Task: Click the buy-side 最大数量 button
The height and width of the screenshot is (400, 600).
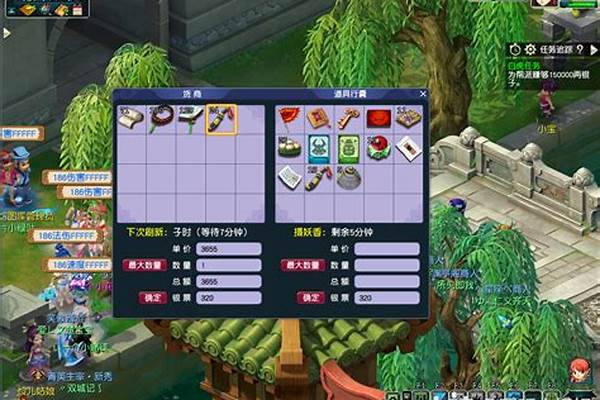Action: [145, 265]
